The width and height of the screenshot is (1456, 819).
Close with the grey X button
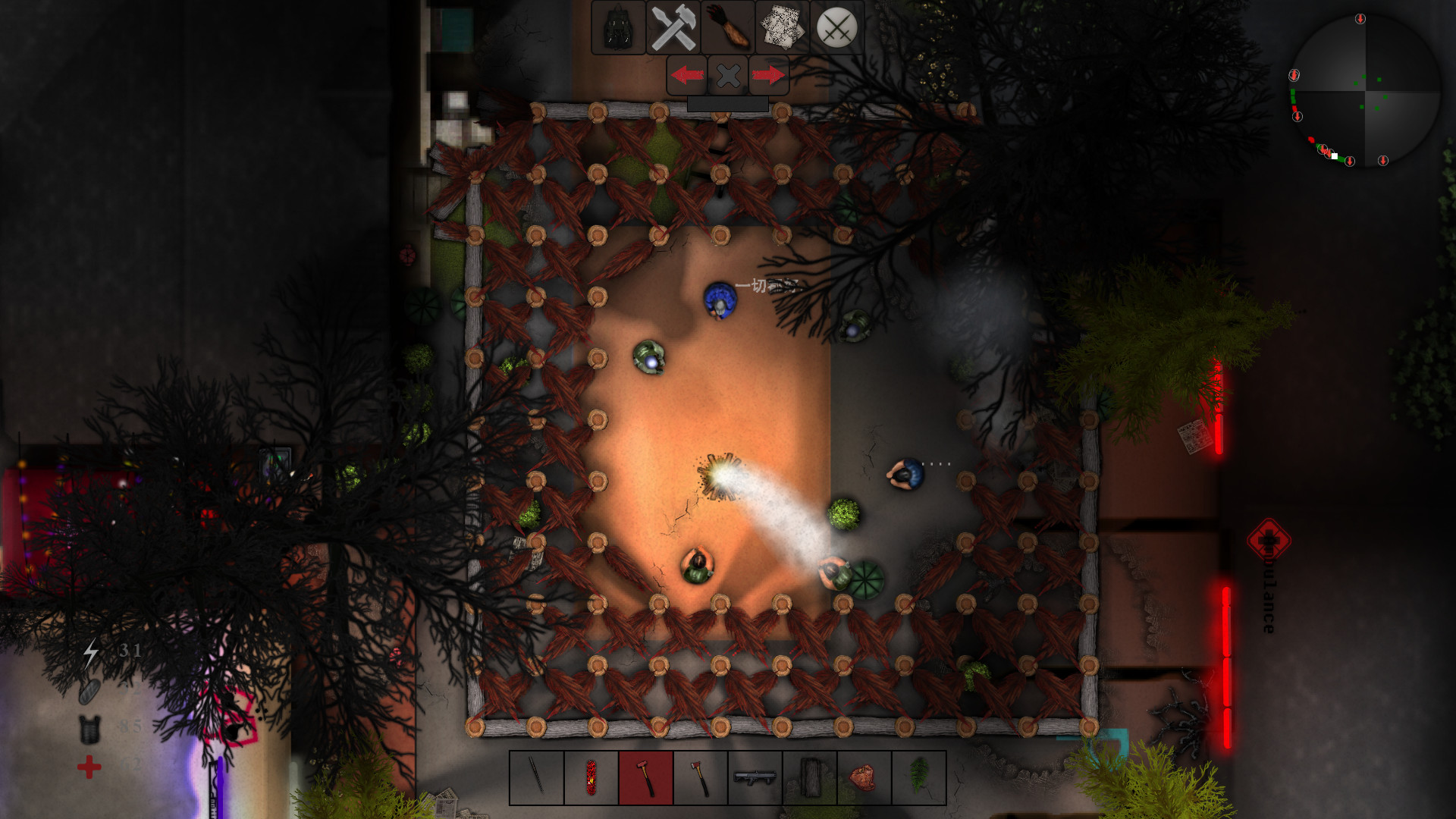pyautogui.click(x=728, y=75)
